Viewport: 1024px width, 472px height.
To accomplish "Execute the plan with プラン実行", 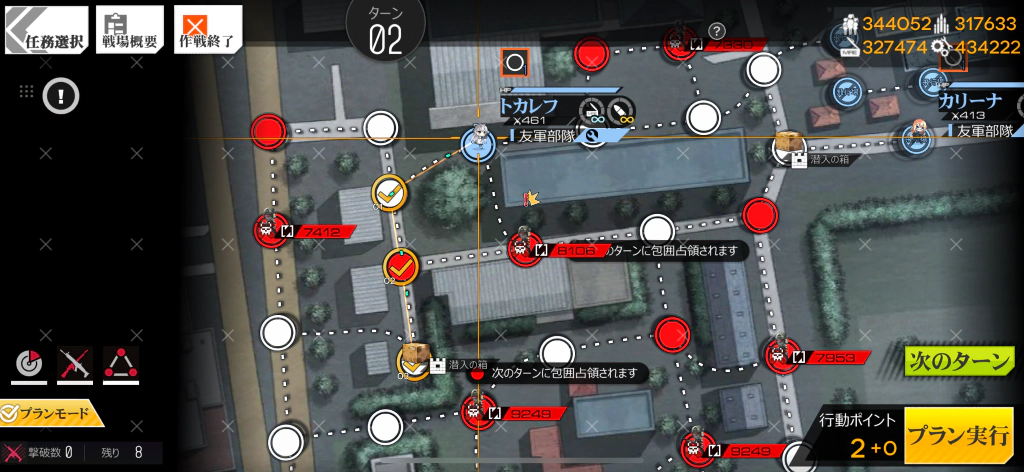I will (957, 436).
